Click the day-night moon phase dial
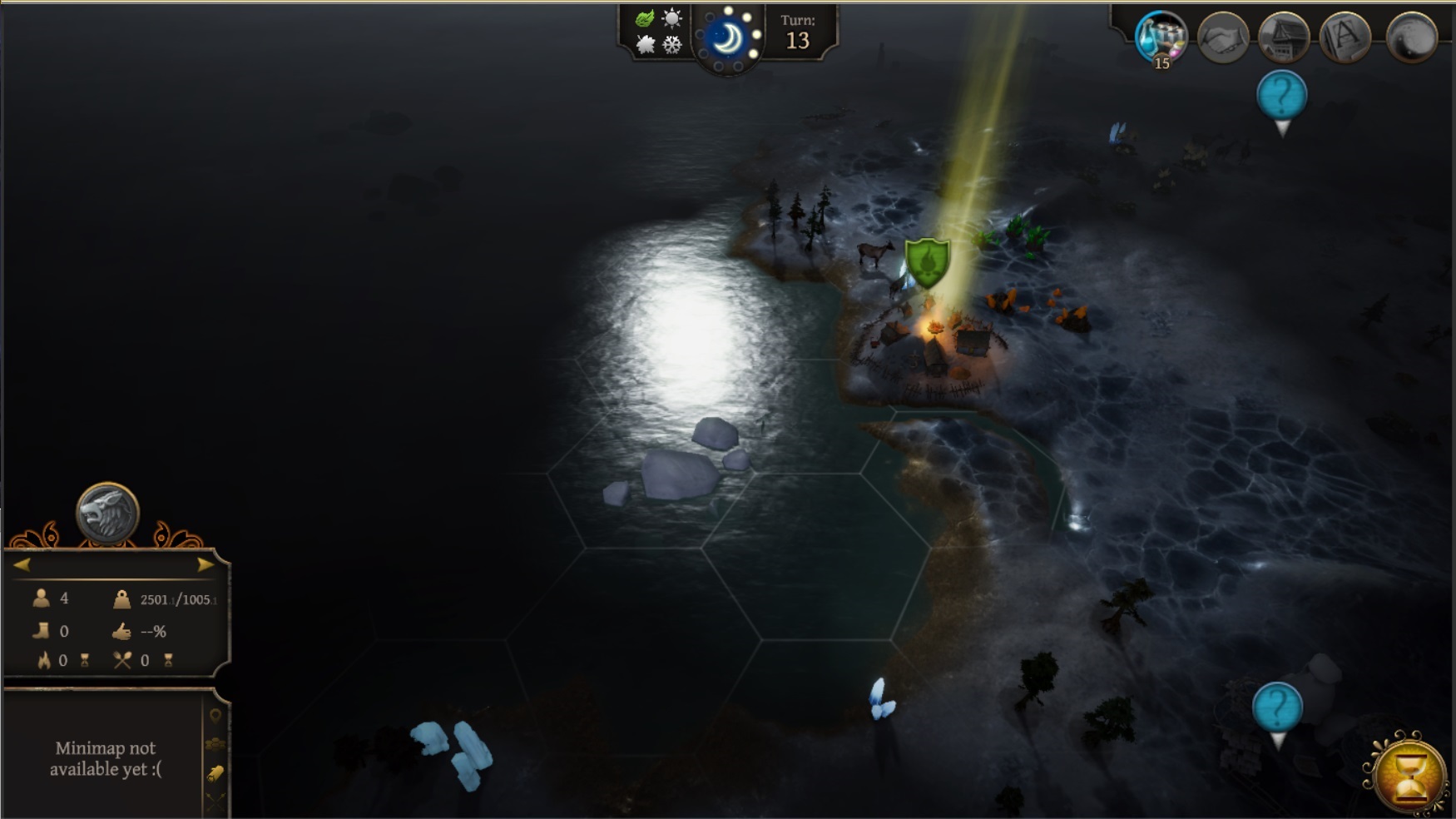Viewport: 1456px width, 819px height. click(729, 39)
